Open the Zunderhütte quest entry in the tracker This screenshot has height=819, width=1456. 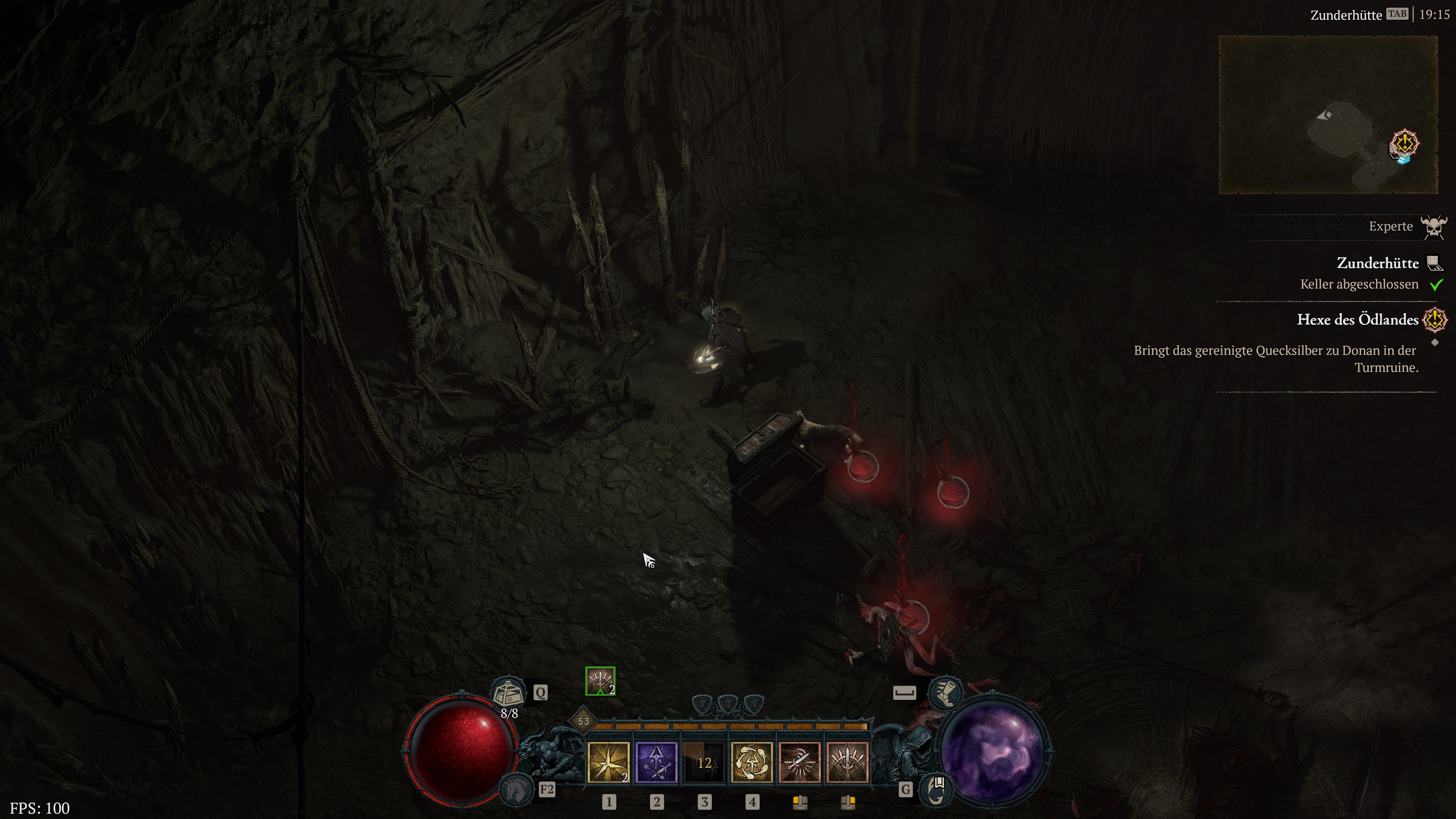click(x=1378, y=263)
